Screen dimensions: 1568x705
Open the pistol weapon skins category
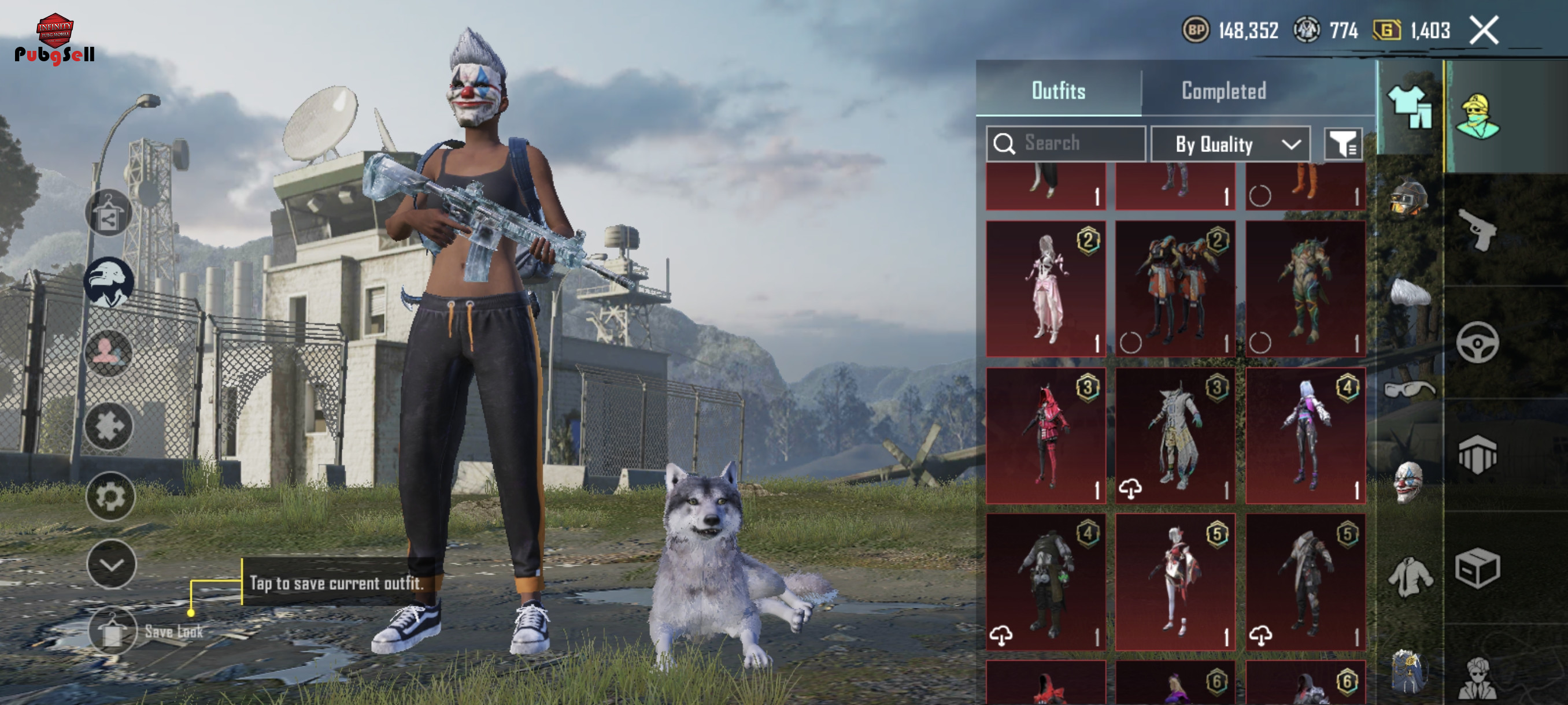(1478, 230)
